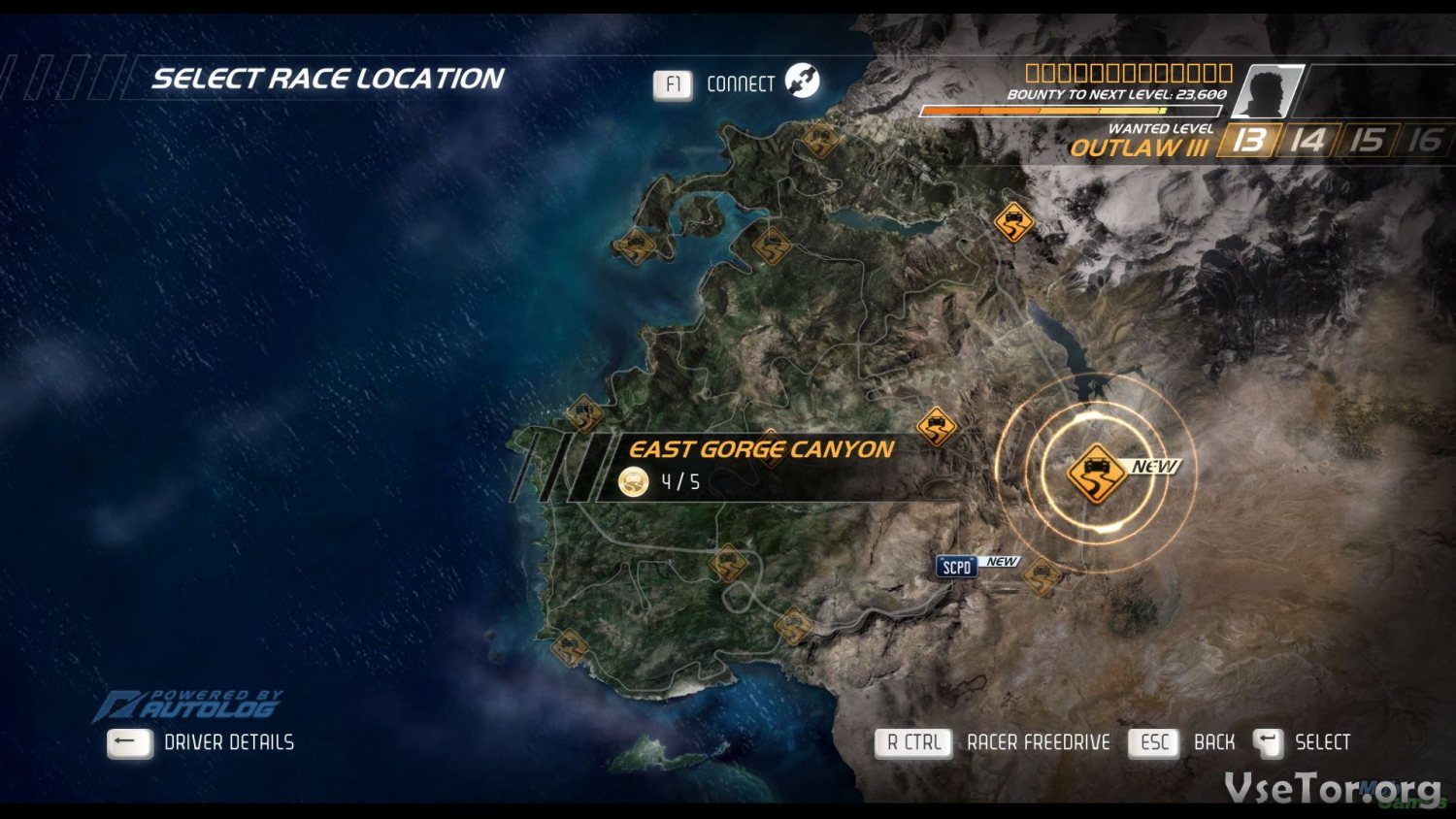The height and width of the screenshot is (819, 1456).
Task: Choose the race marker on the island peninsula
Action: pyautogui.click(x=635, y=246)
